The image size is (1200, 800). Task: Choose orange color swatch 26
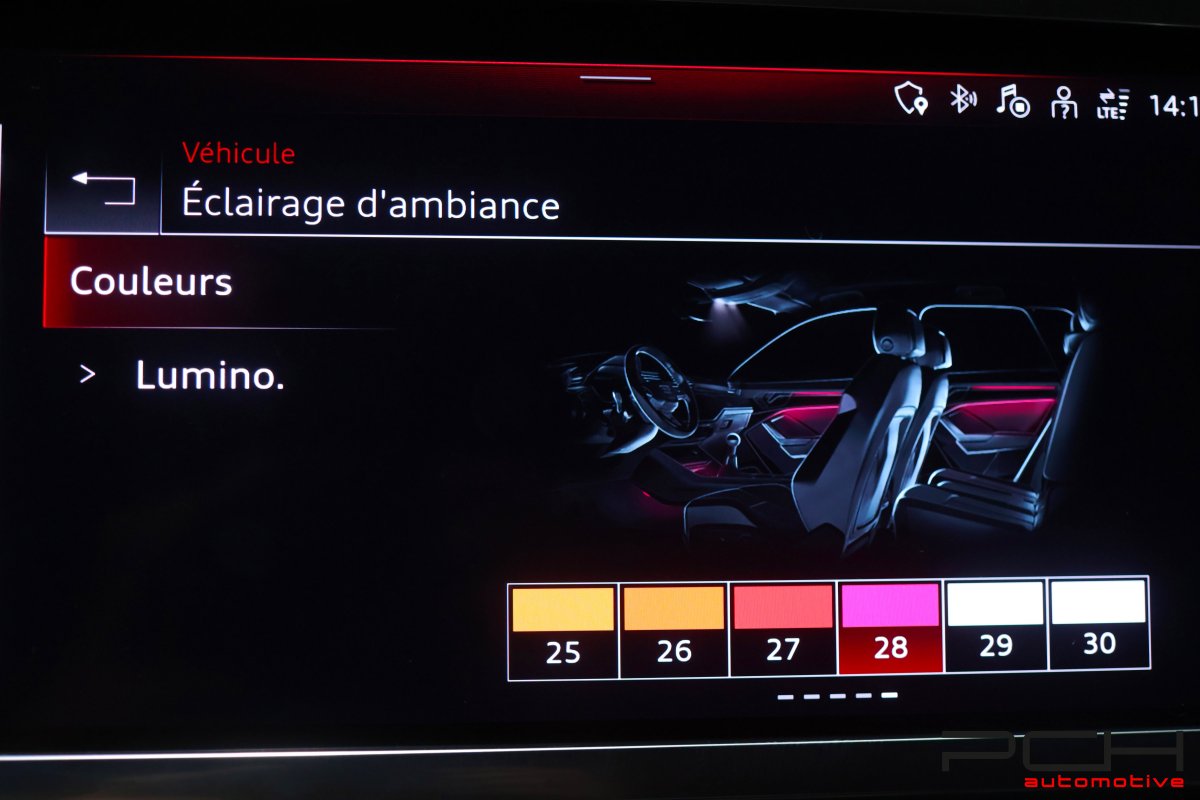pos(674,628)
